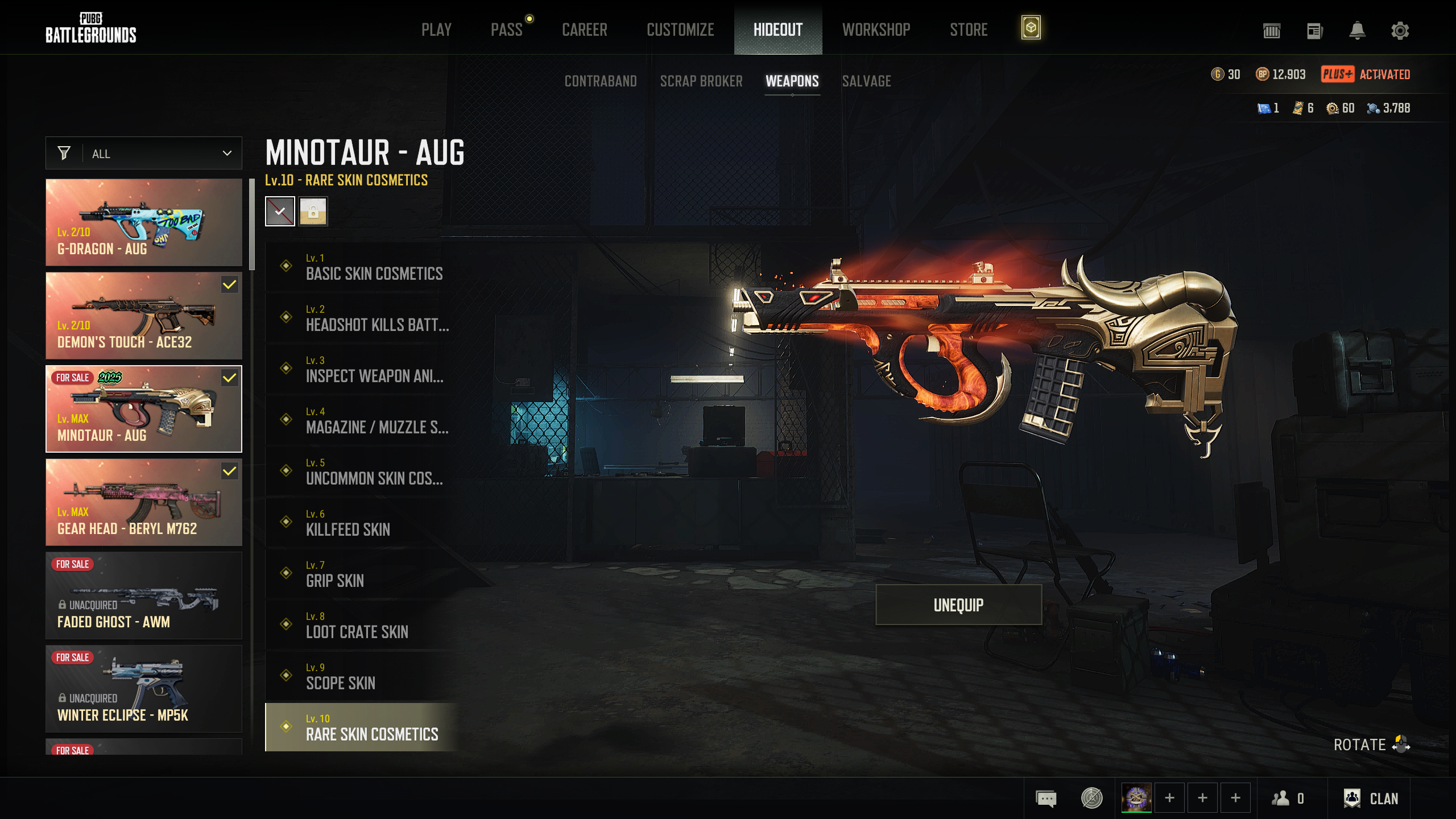
Task: Click the locked skin variant swatch
Action: point(313,212)
